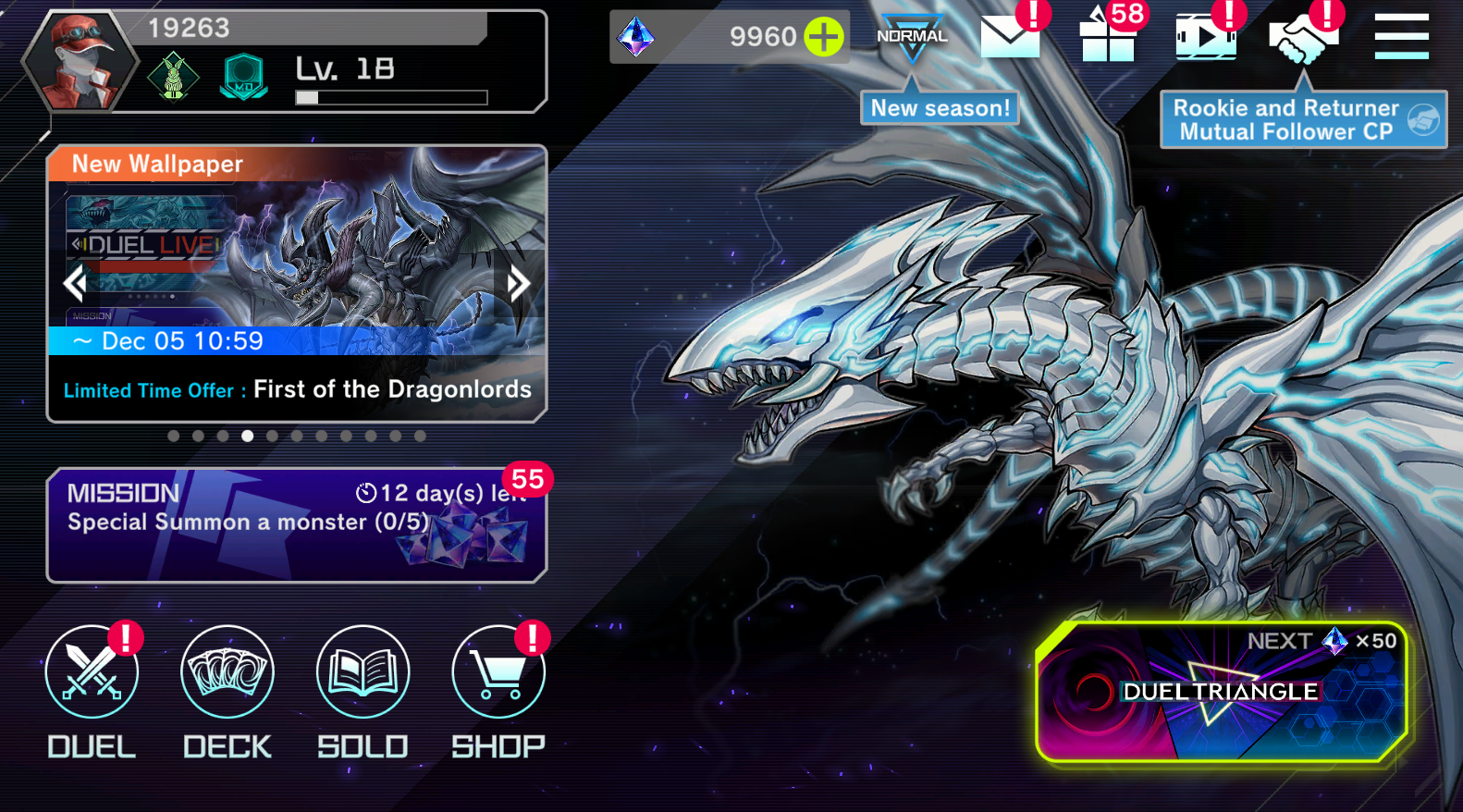The height and width of the screenshot is (812, 1463).
Task: Open the Duel Live video icon
Action: point(1205,37)
